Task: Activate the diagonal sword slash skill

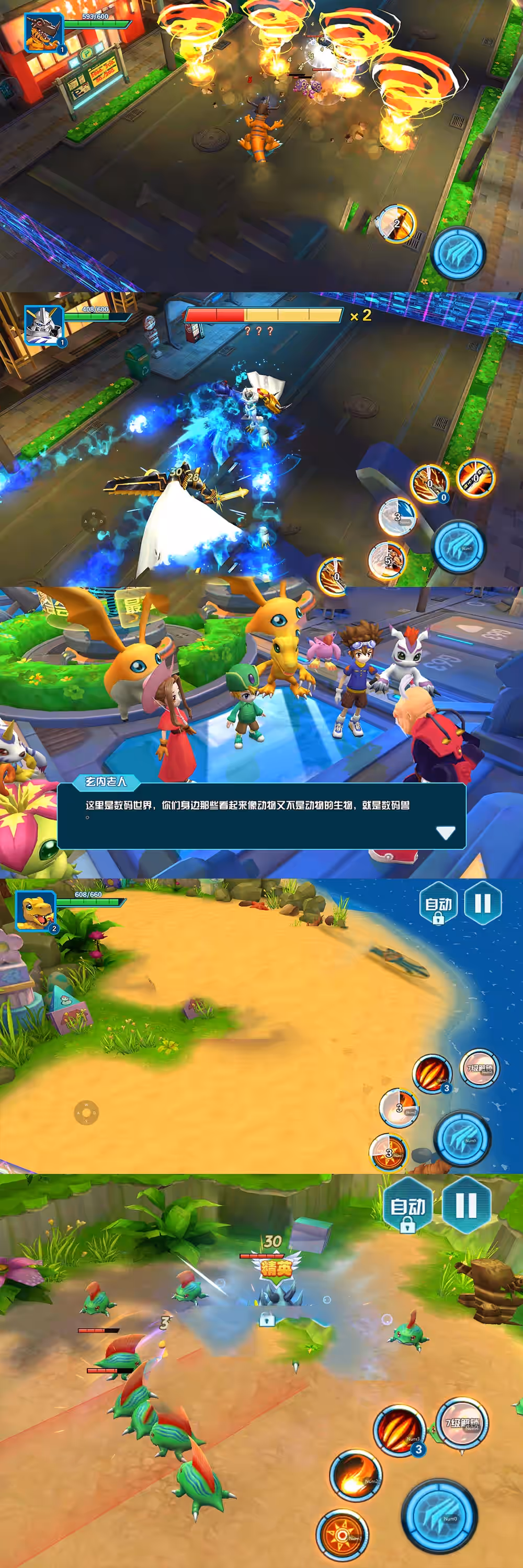Action: (x=476, y=477)
